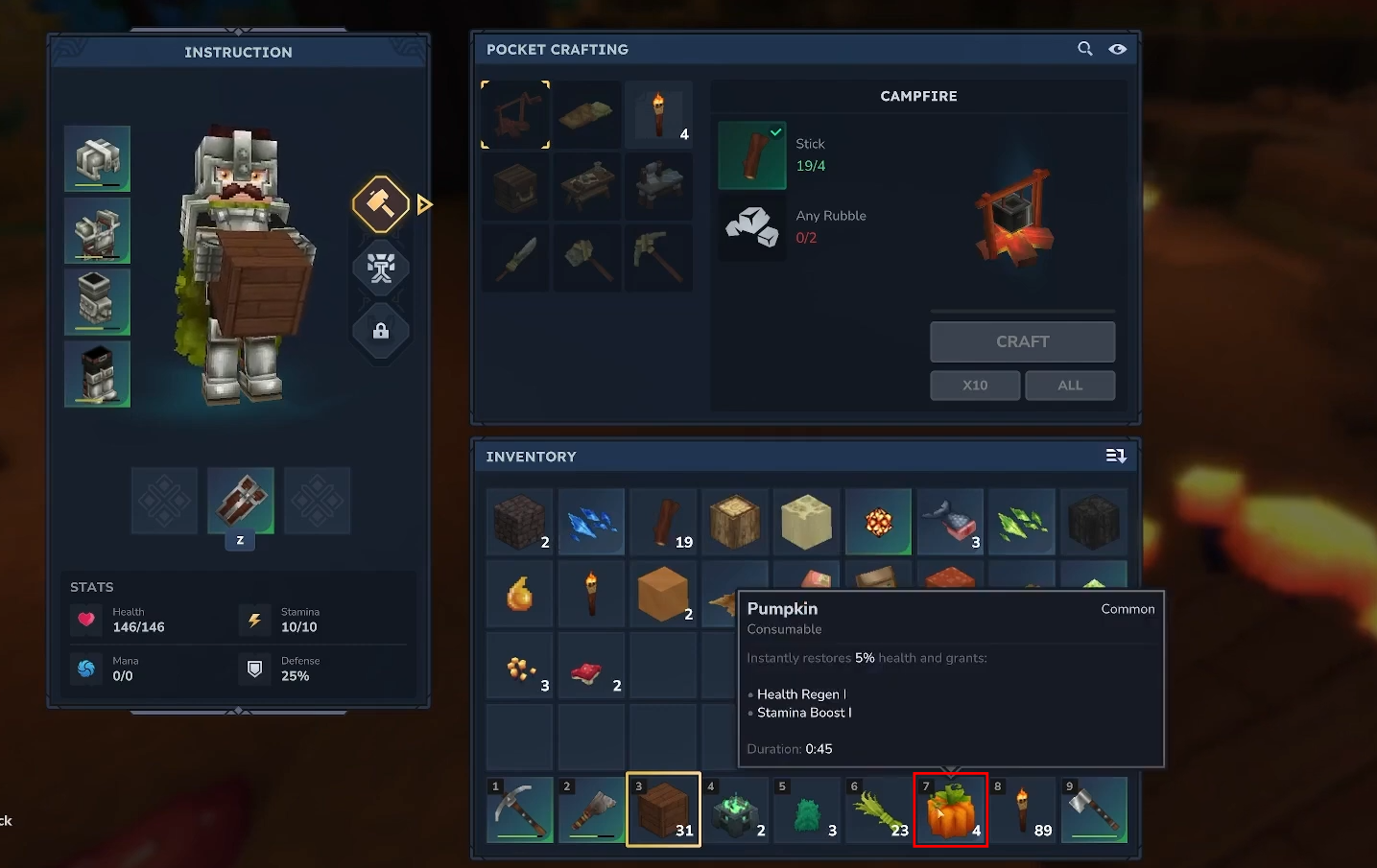The image size is (1377, 868).
Task: Pick the pickaxe in hotbar slot 1
Action: 519,810
